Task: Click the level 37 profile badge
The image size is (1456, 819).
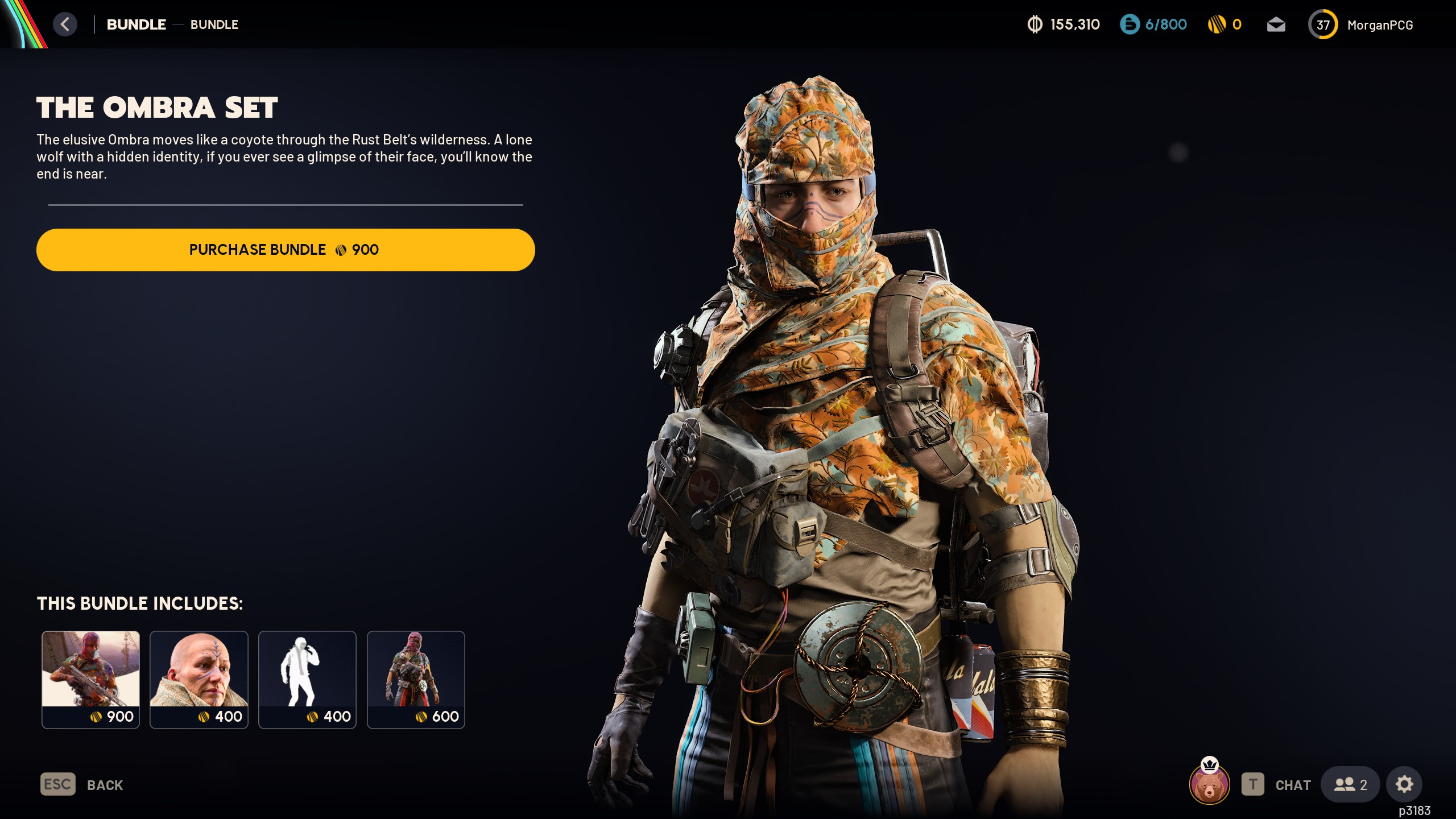Action: 1323,24
